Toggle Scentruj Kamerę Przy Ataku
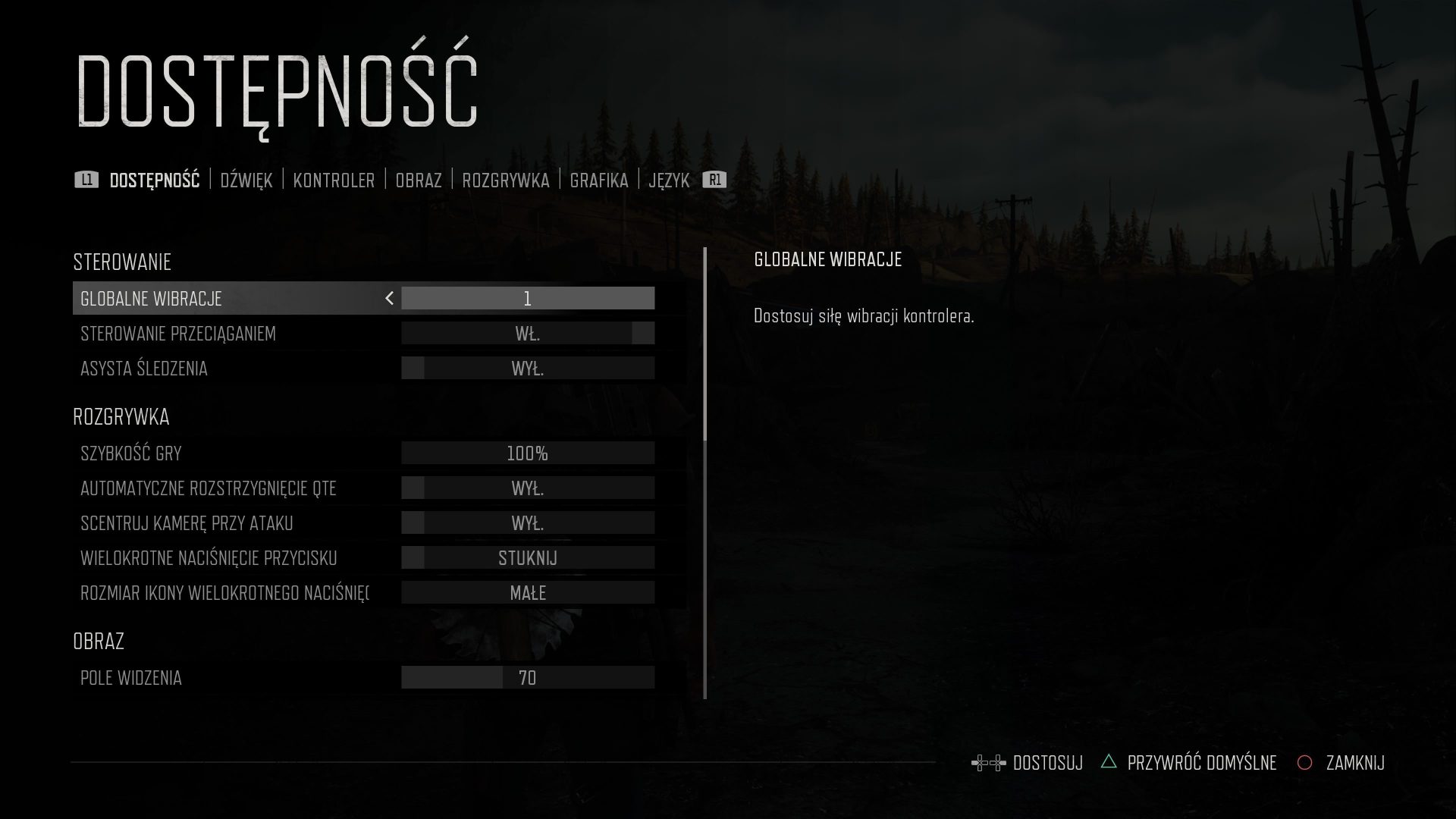Image resolution: width=1456 pixels, height=819 pixels. pyautogui.click(x=528, y=522)
